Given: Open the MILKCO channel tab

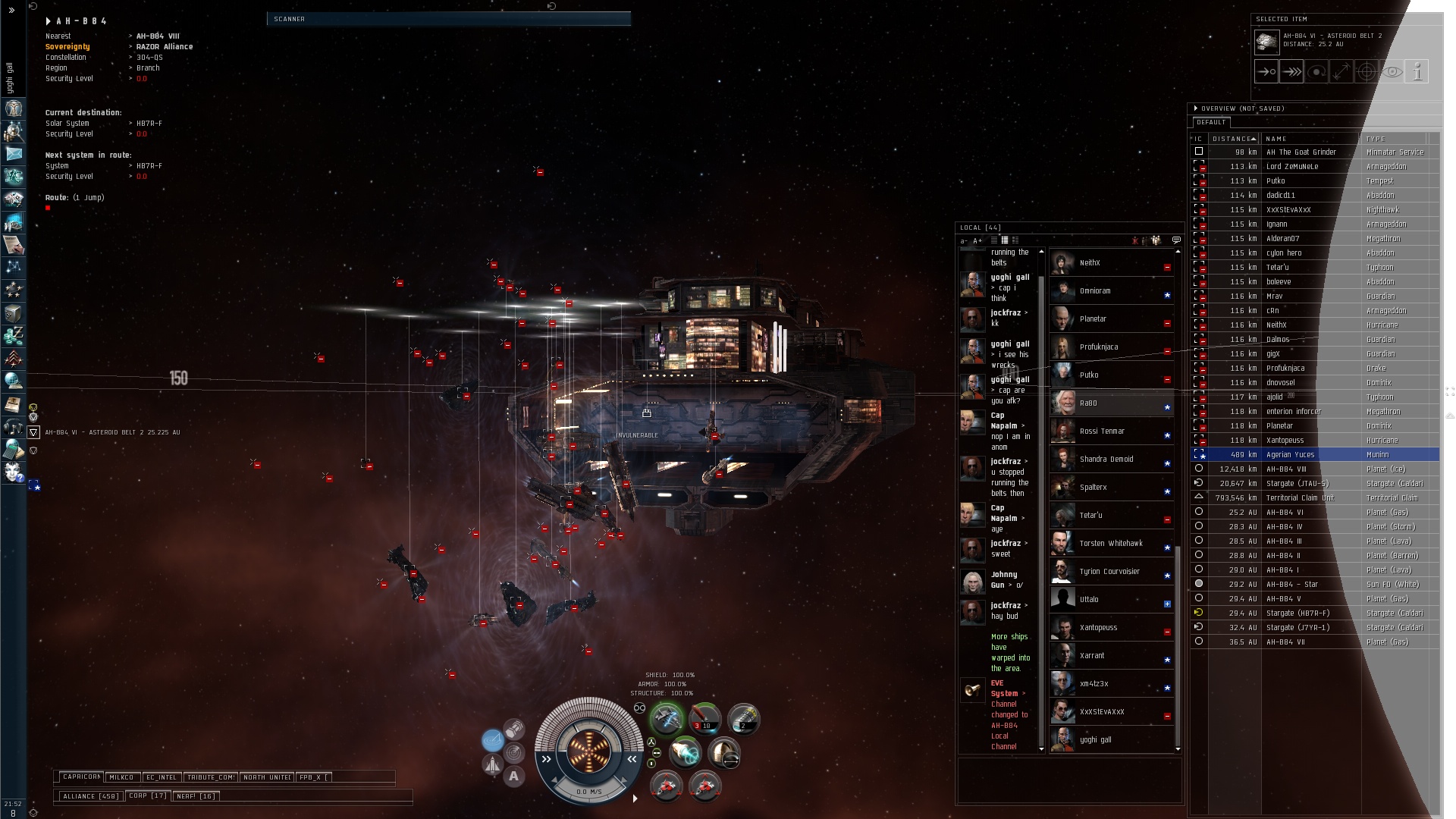Looking at the screenshot, I should 121,777.
